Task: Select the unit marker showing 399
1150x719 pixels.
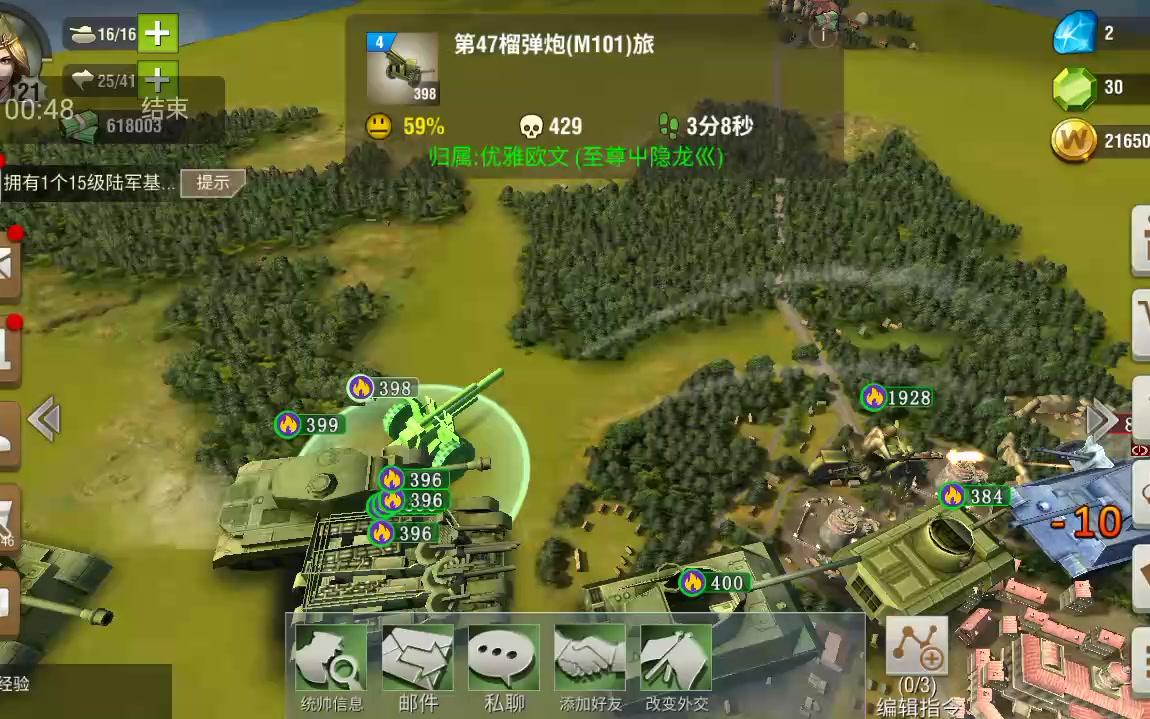Action: coord(310,425)
